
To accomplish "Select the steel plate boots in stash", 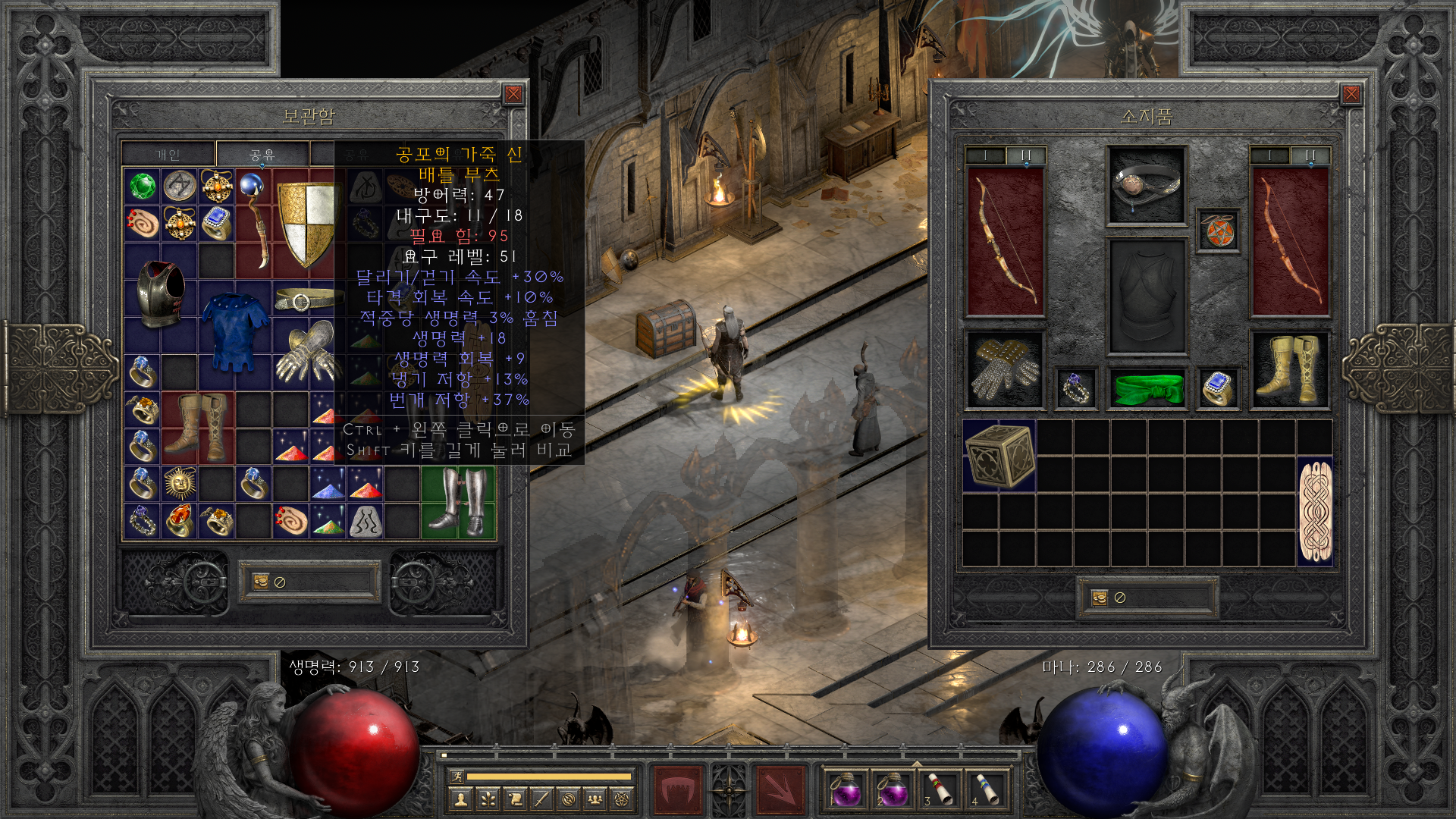I will click(458, 501).
